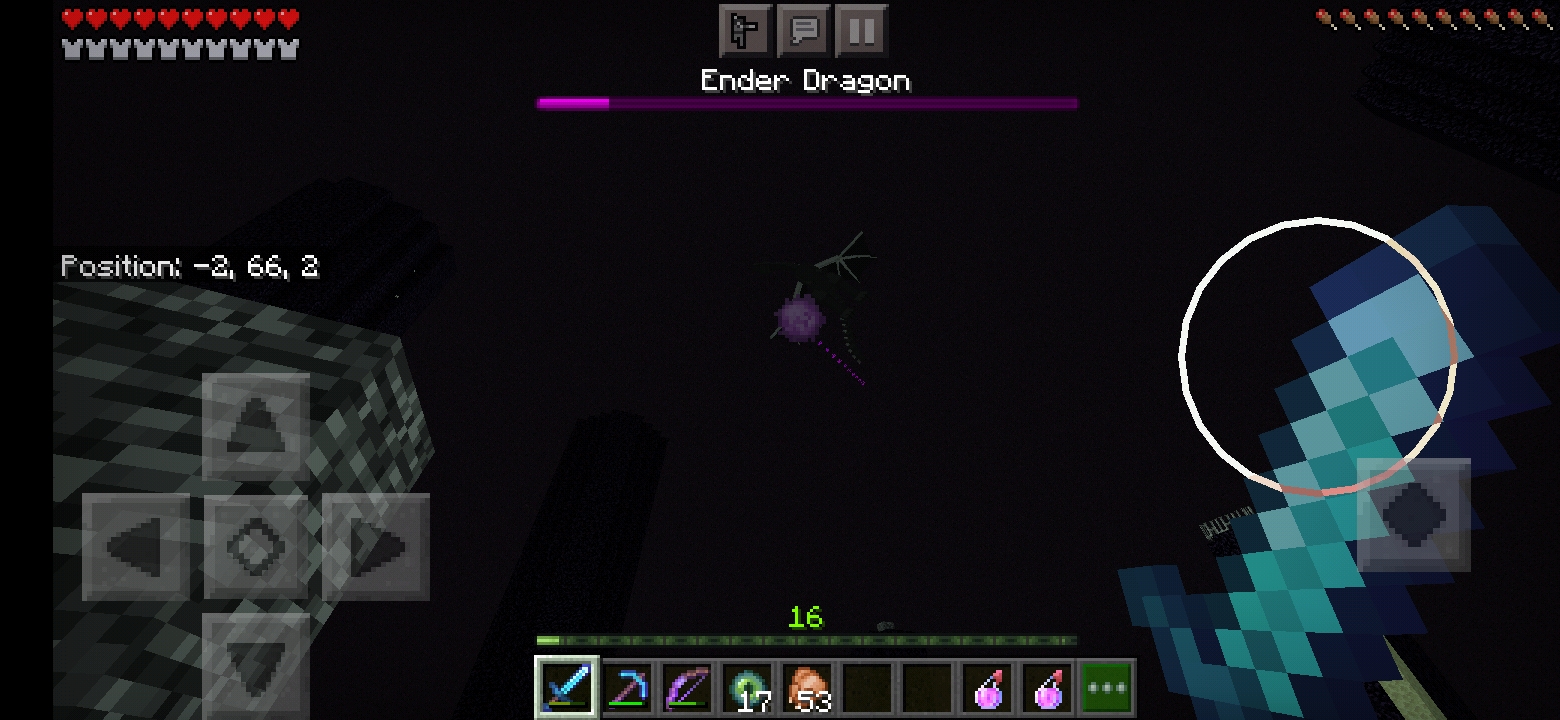Screen dimensions: 1560x720
Task: Open the chat window
Action: (804, 31)
